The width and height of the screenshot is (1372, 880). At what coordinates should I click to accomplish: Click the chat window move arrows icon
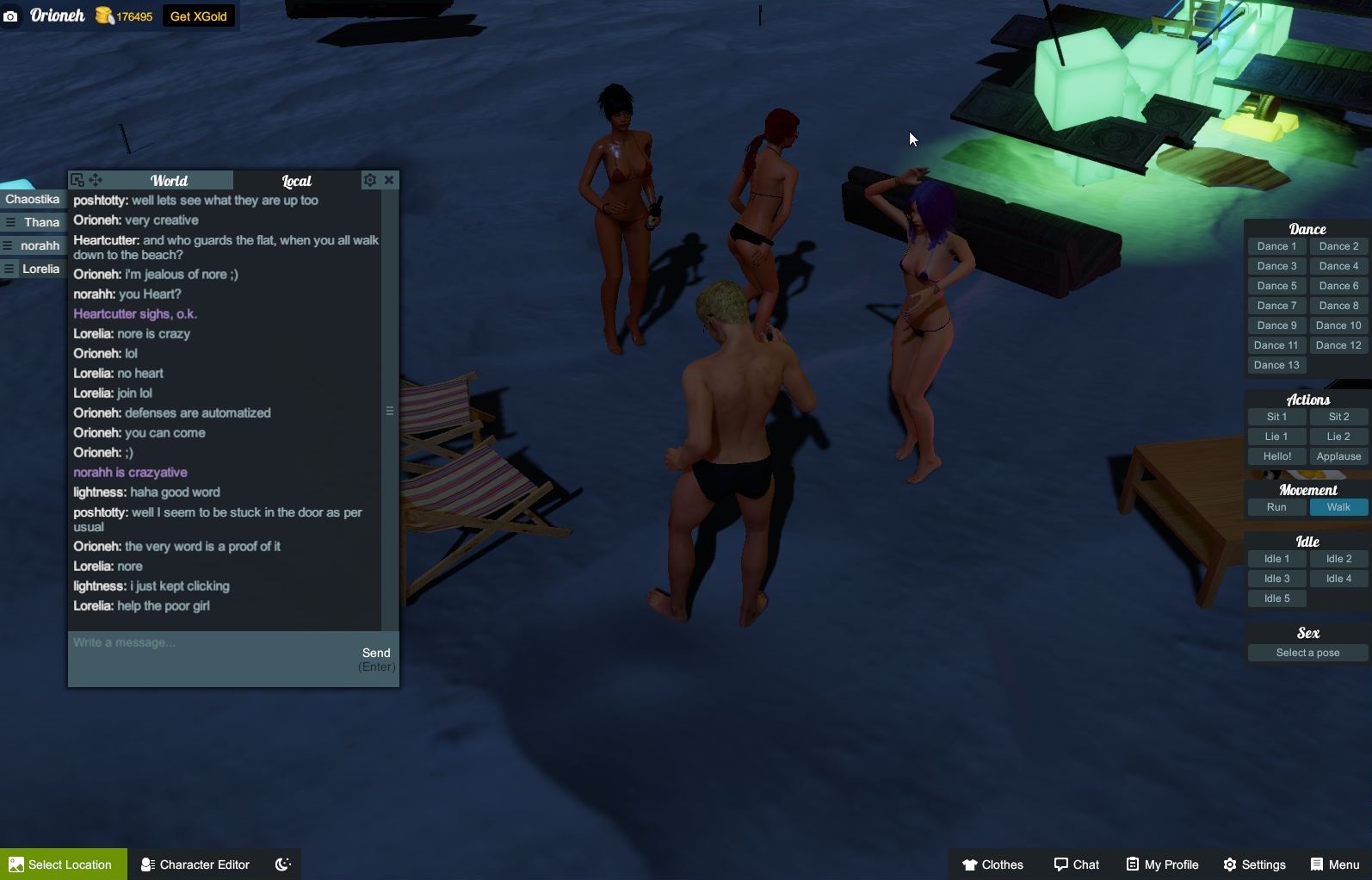coord(96,180)
